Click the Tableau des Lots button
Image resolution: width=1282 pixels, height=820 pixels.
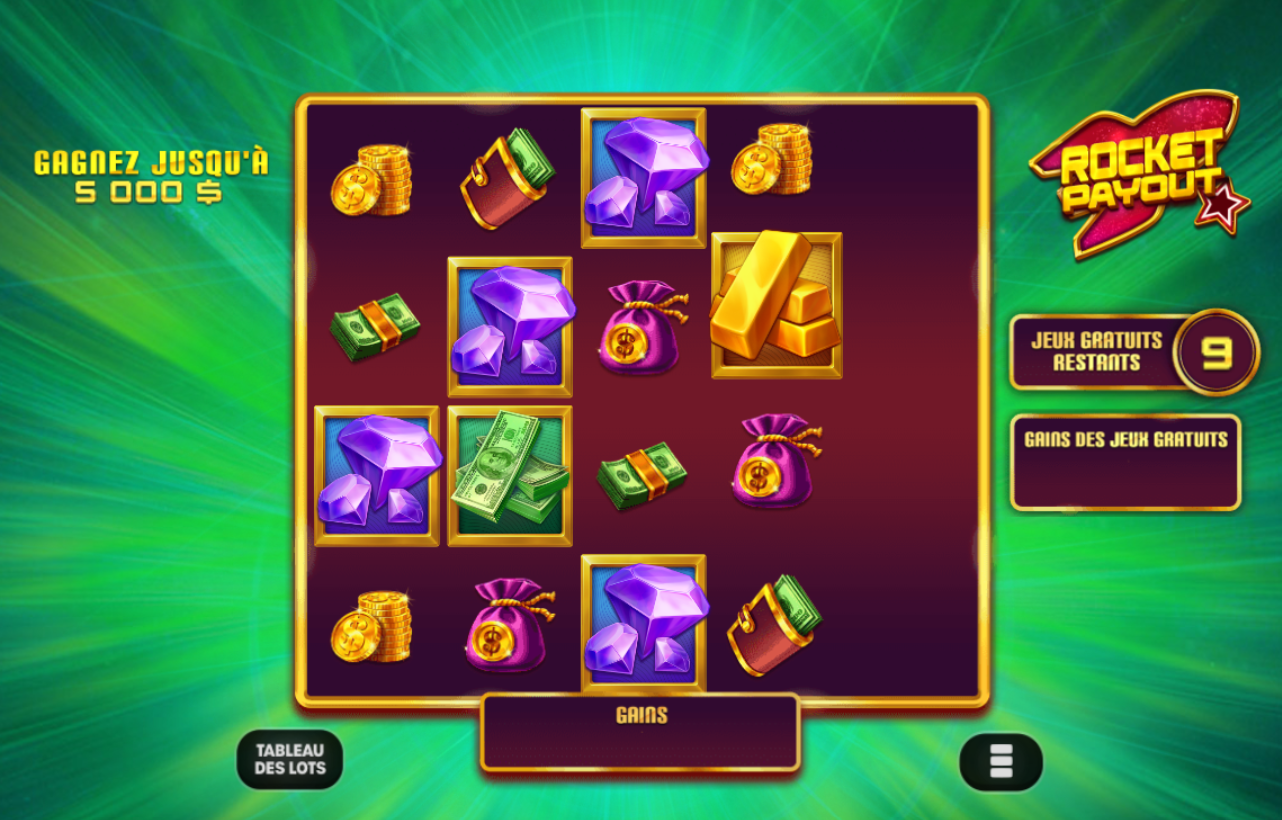290,760
